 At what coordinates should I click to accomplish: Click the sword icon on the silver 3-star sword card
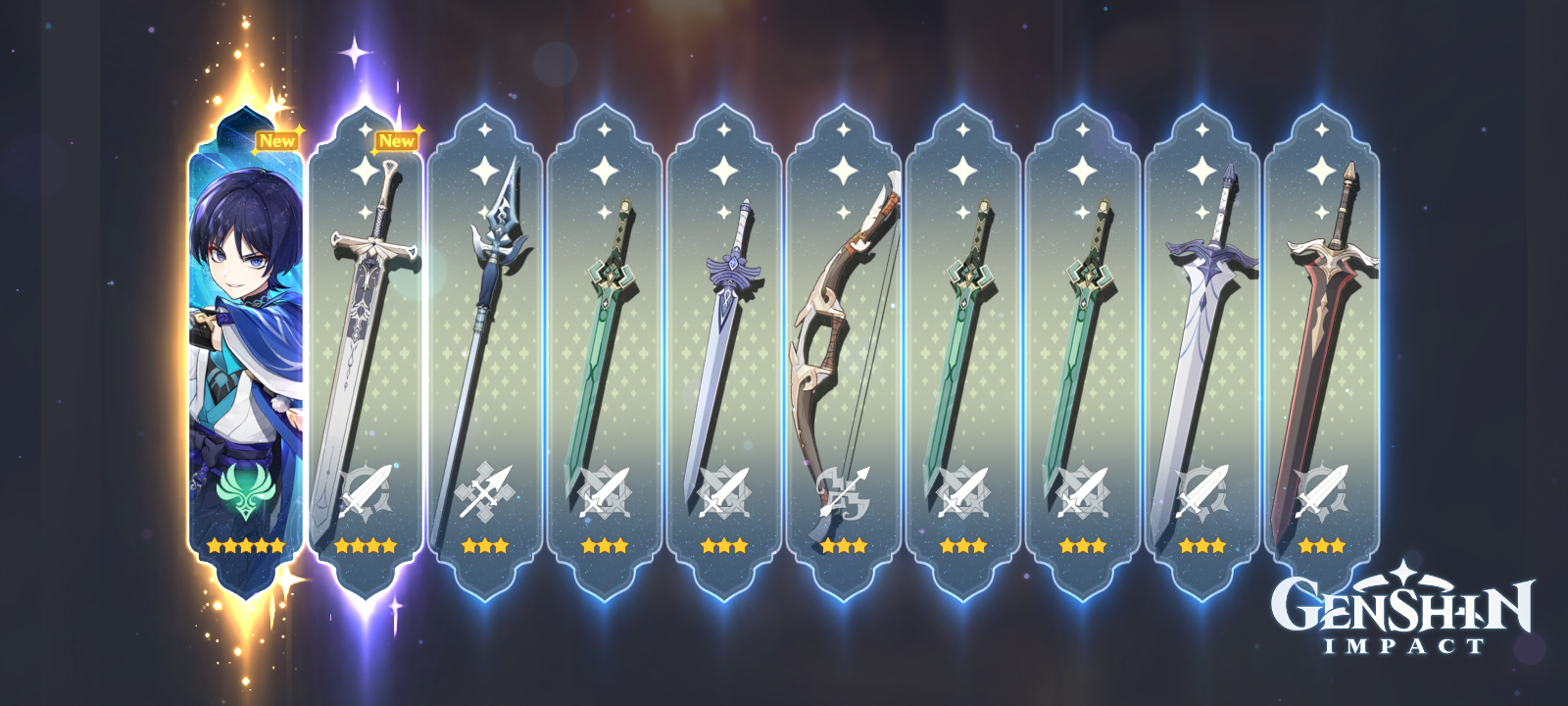(1201, 490)
